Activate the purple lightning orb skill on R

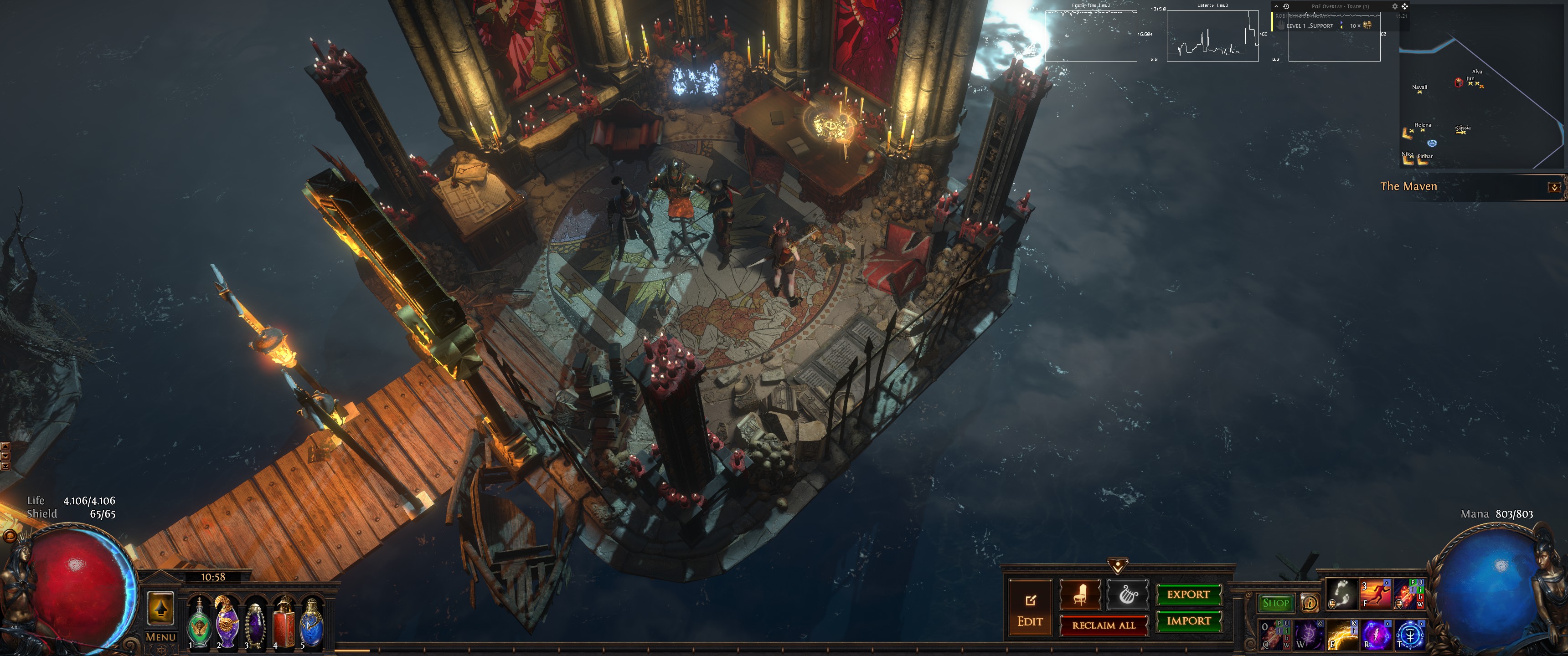1376,635
